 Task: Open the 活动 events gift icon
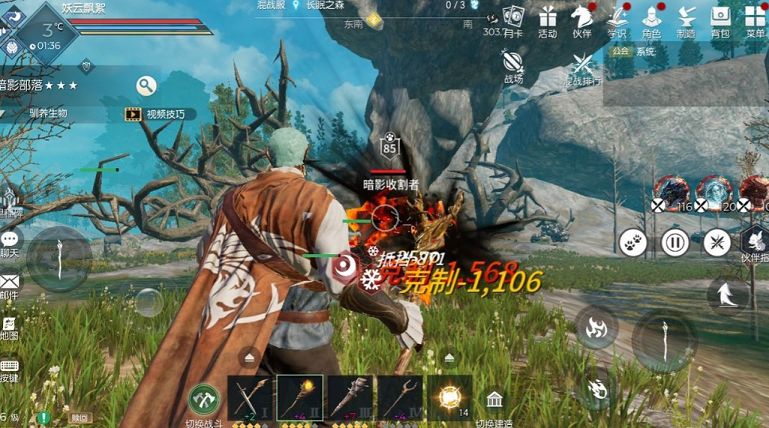547,17
